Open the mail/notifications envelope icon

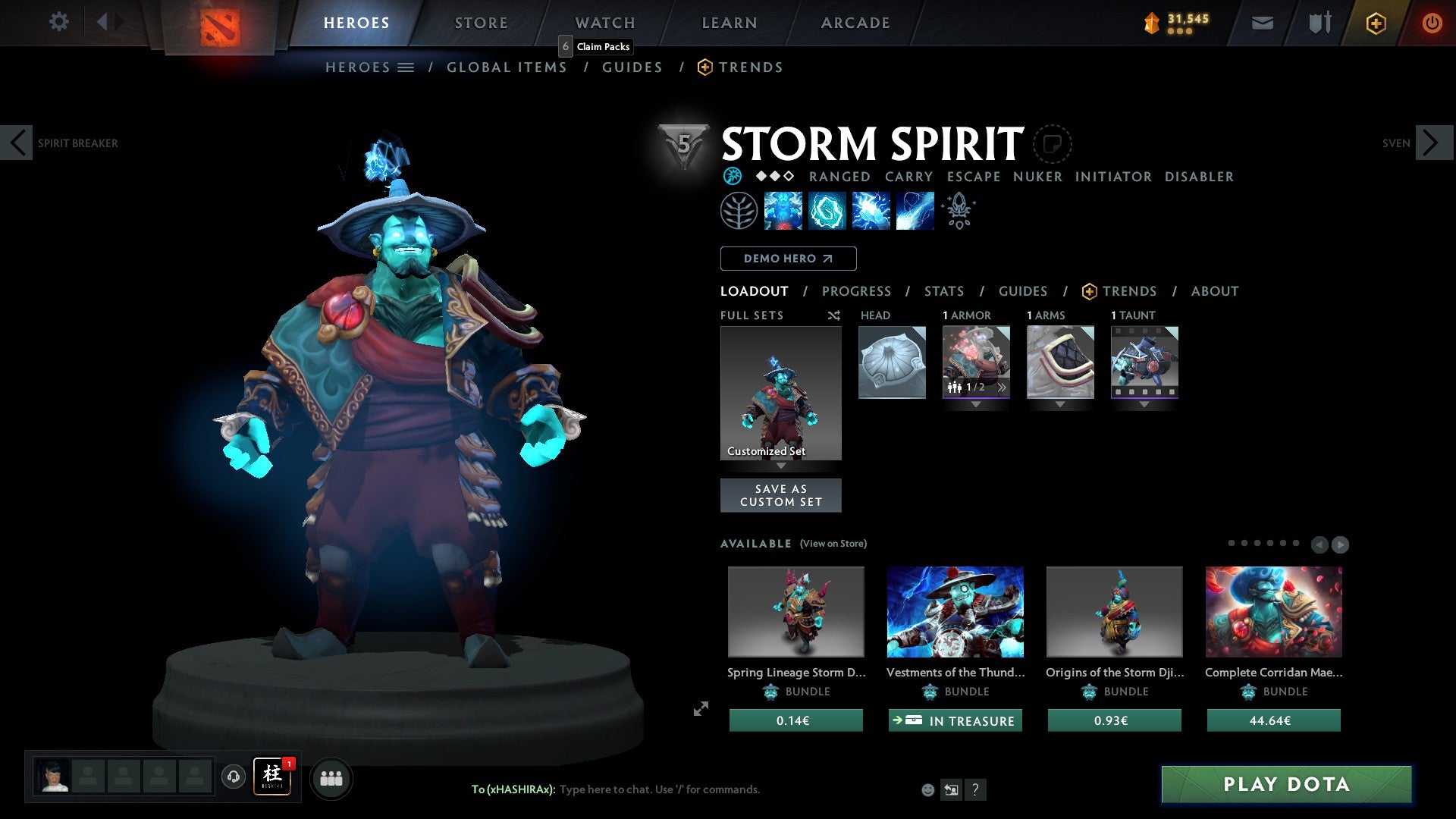[x=1262, y=23]
